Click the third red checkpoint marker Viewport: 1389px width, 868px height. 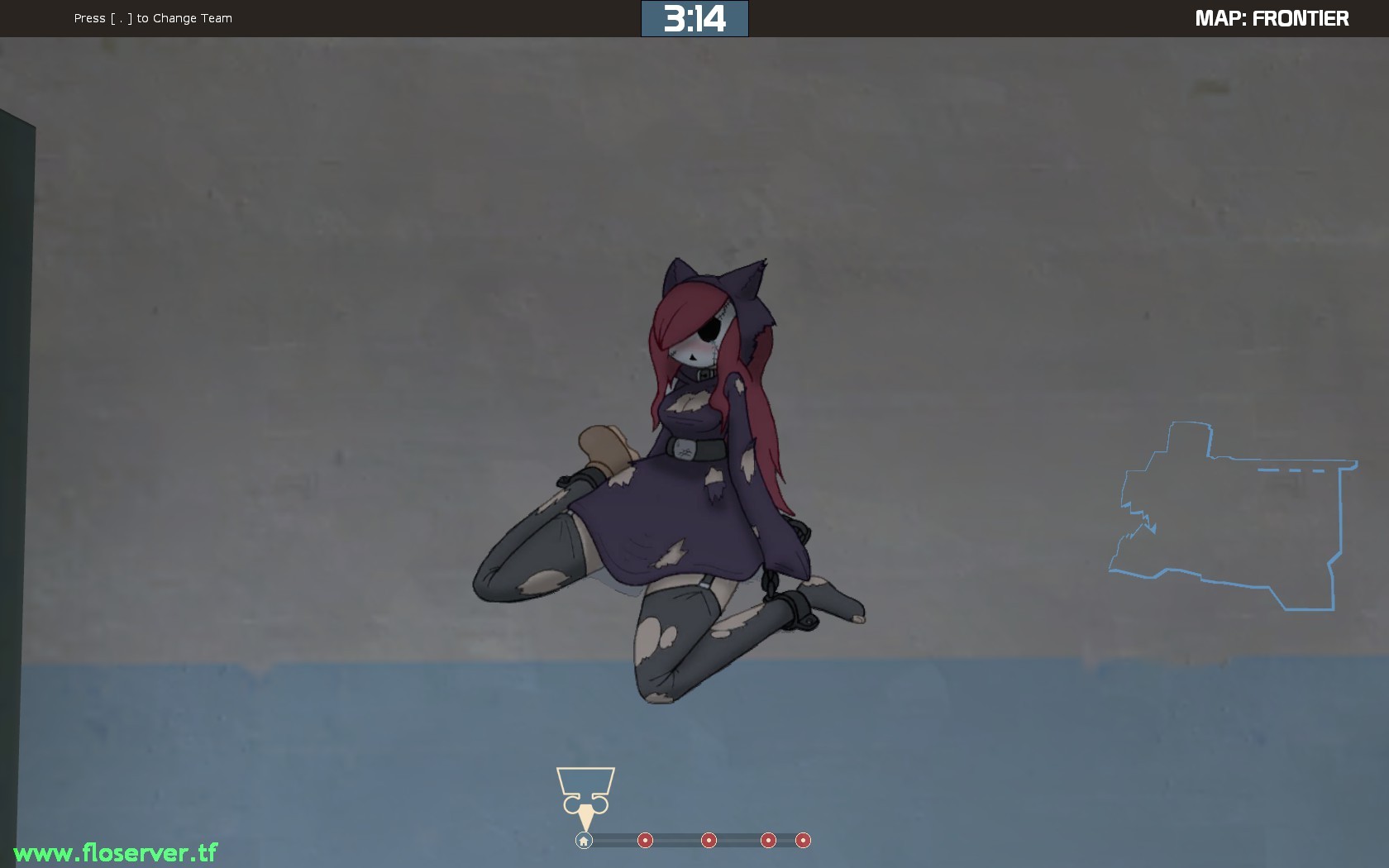tap(769, 840)
